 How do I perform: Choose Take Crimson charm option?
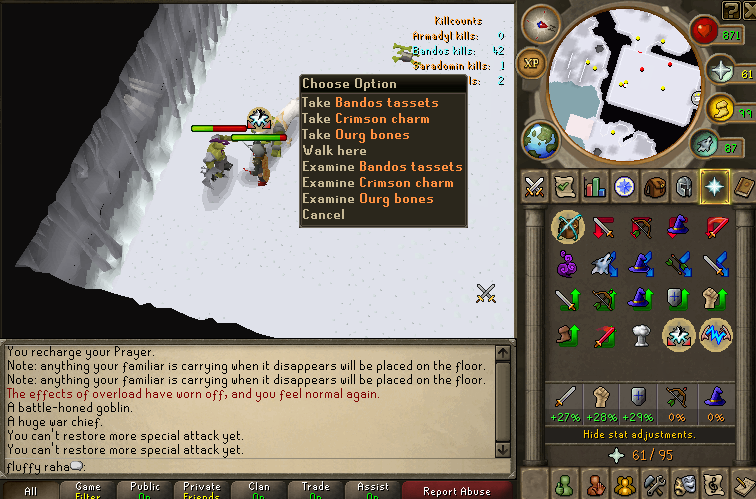click(x=365, y=119)
